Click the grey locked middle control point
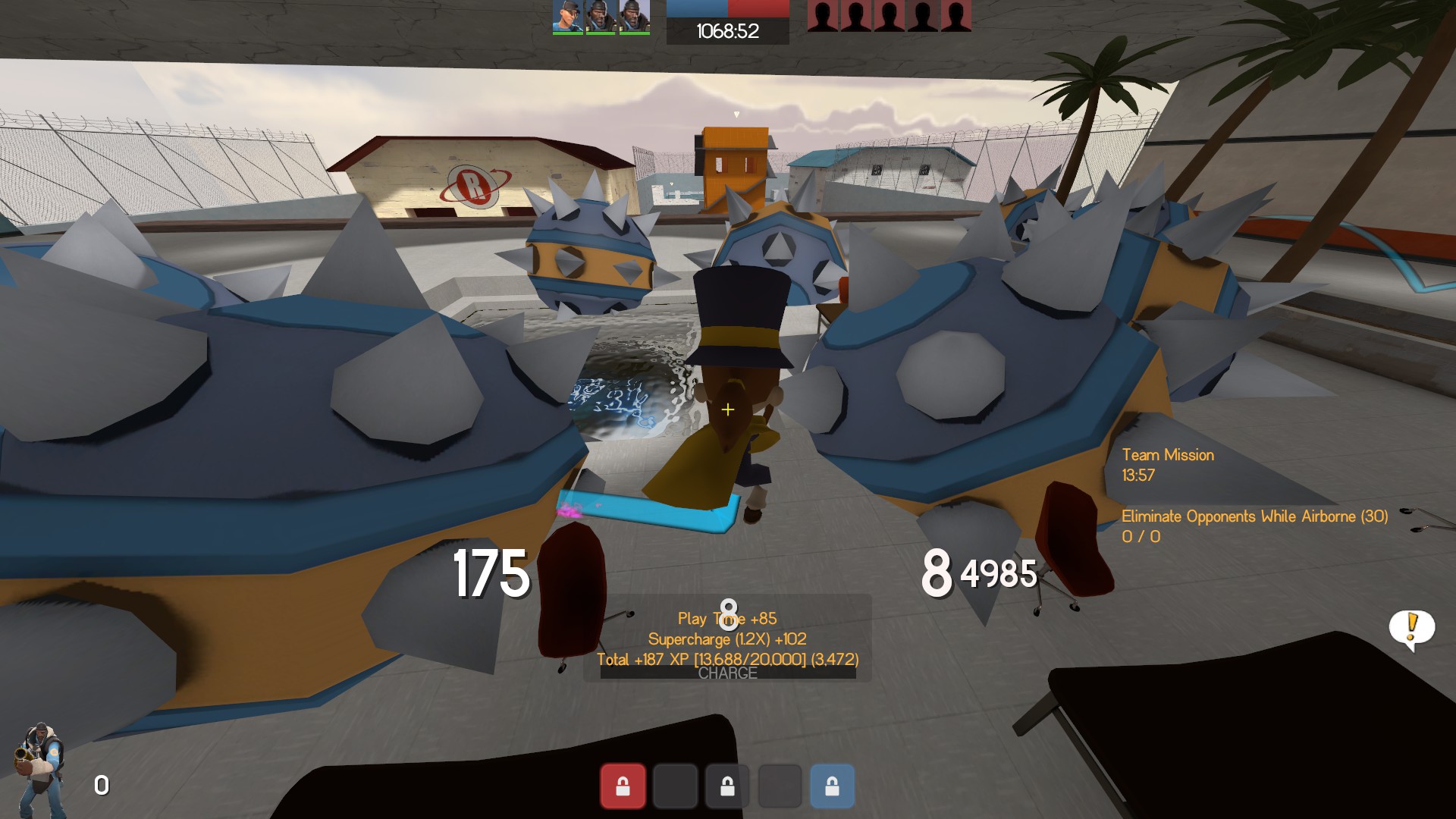Viewport: 1456px width, 819px height. [x=727, y=786]
